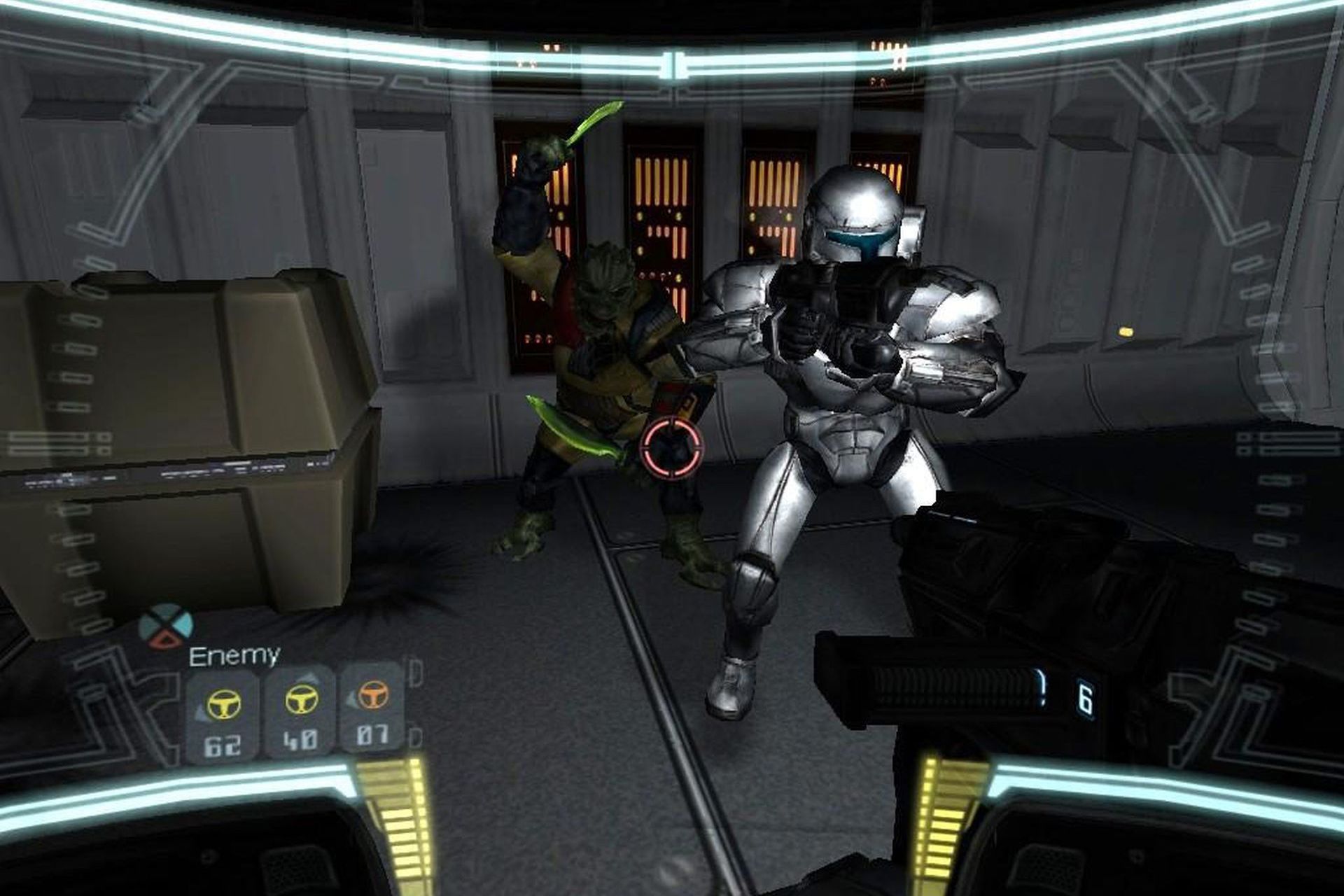Select the orange squad member 07 icon
Image resolution: width=1344 pixels, height=896 pixels.
372,695
